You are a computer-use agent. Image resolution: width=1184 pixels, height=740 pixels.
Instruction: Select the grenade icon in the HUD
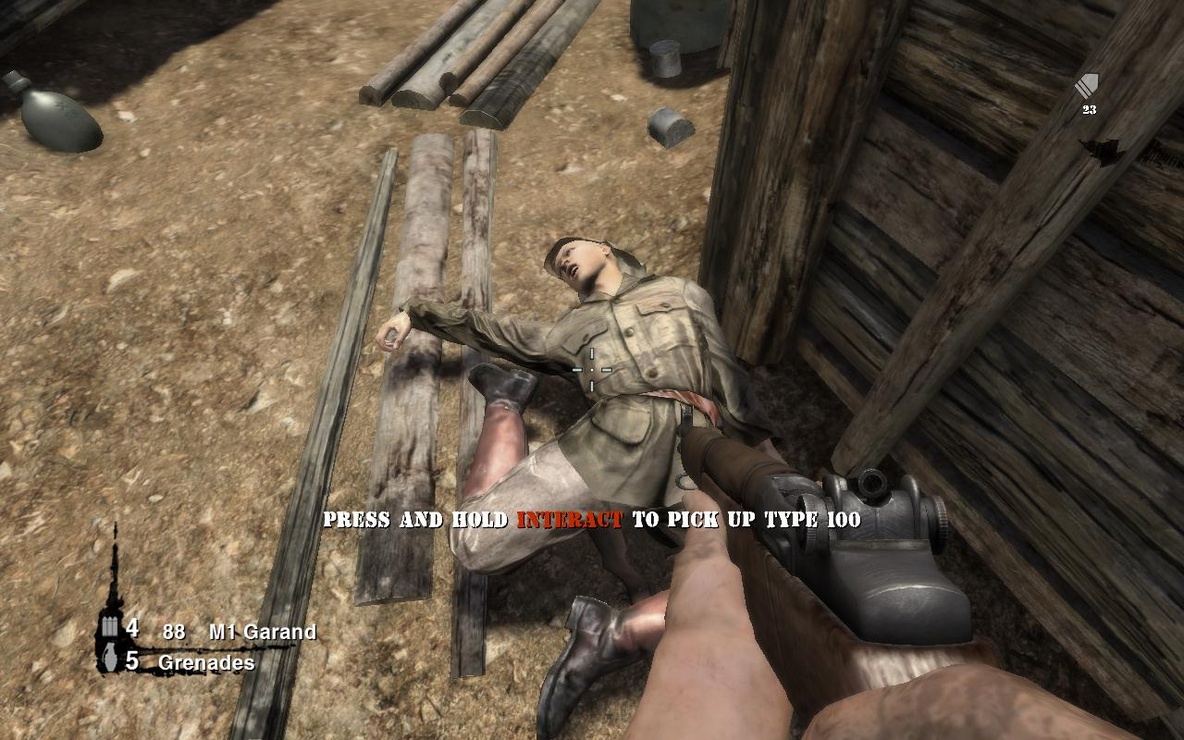110,661
